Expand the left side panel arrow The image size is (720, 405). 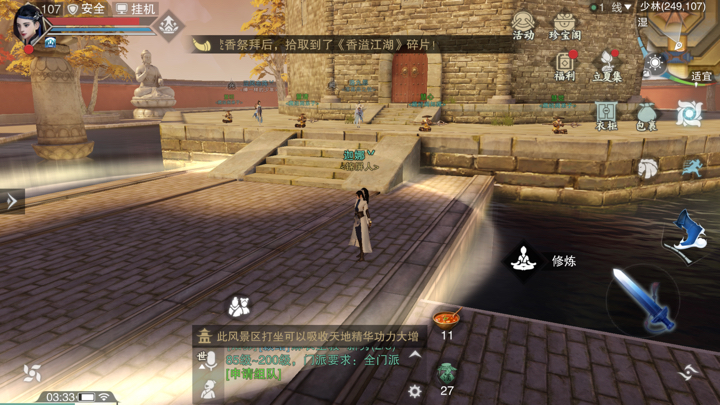[11, 201]
